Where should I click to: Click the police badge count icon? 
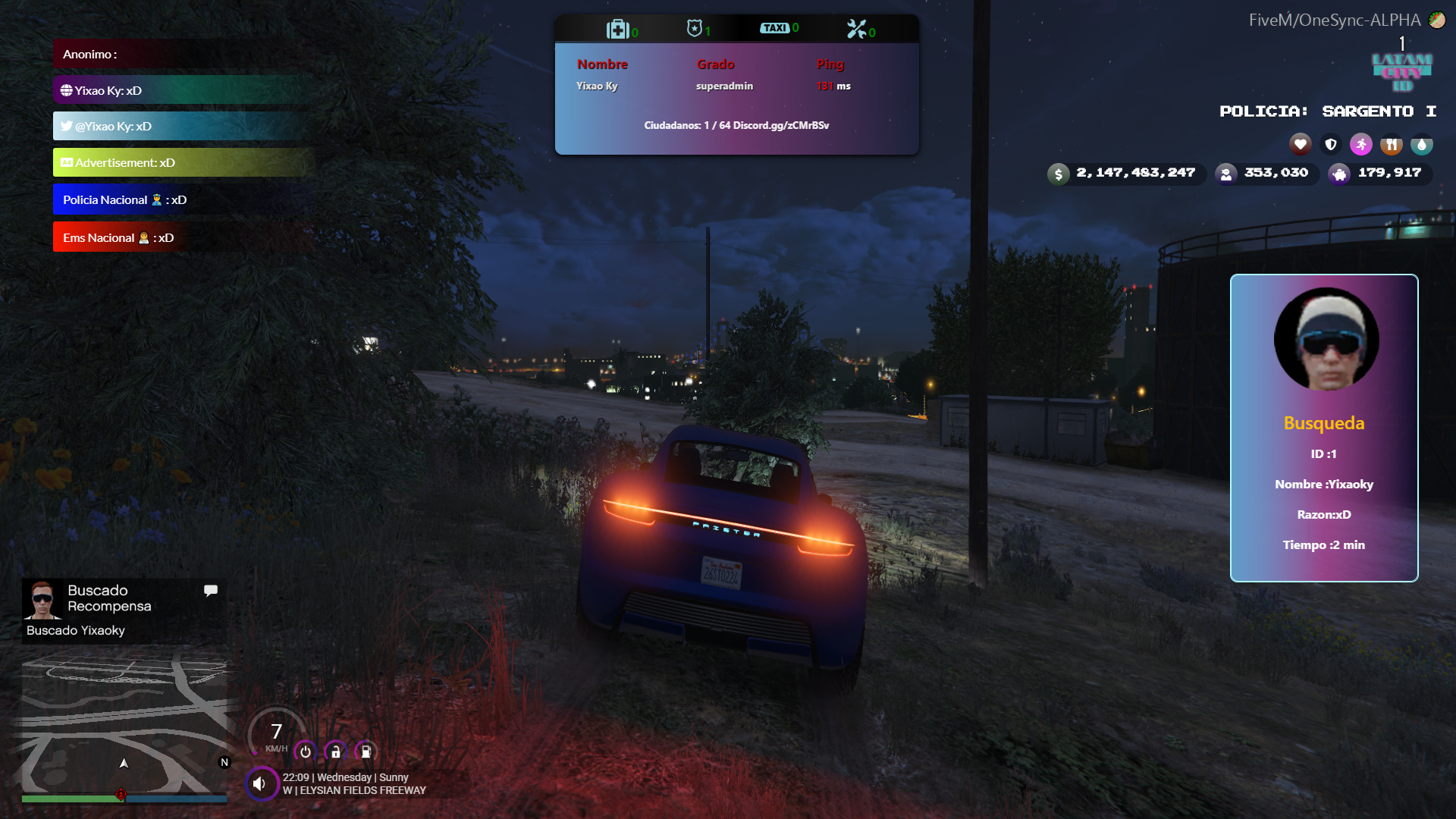coord(694,29)
